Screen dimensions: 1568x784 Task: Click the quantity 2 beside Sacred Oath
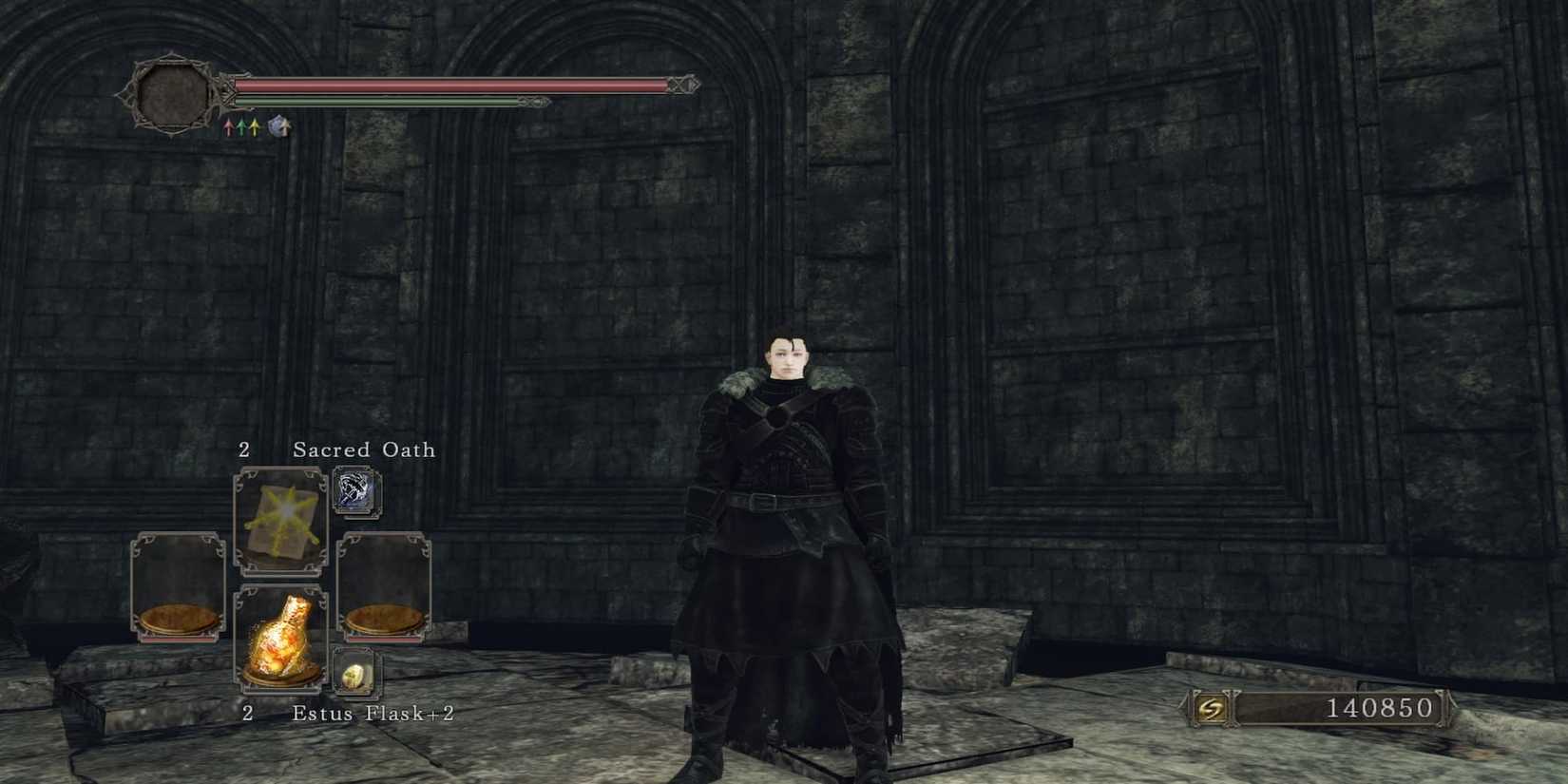(x=244, y=450)
